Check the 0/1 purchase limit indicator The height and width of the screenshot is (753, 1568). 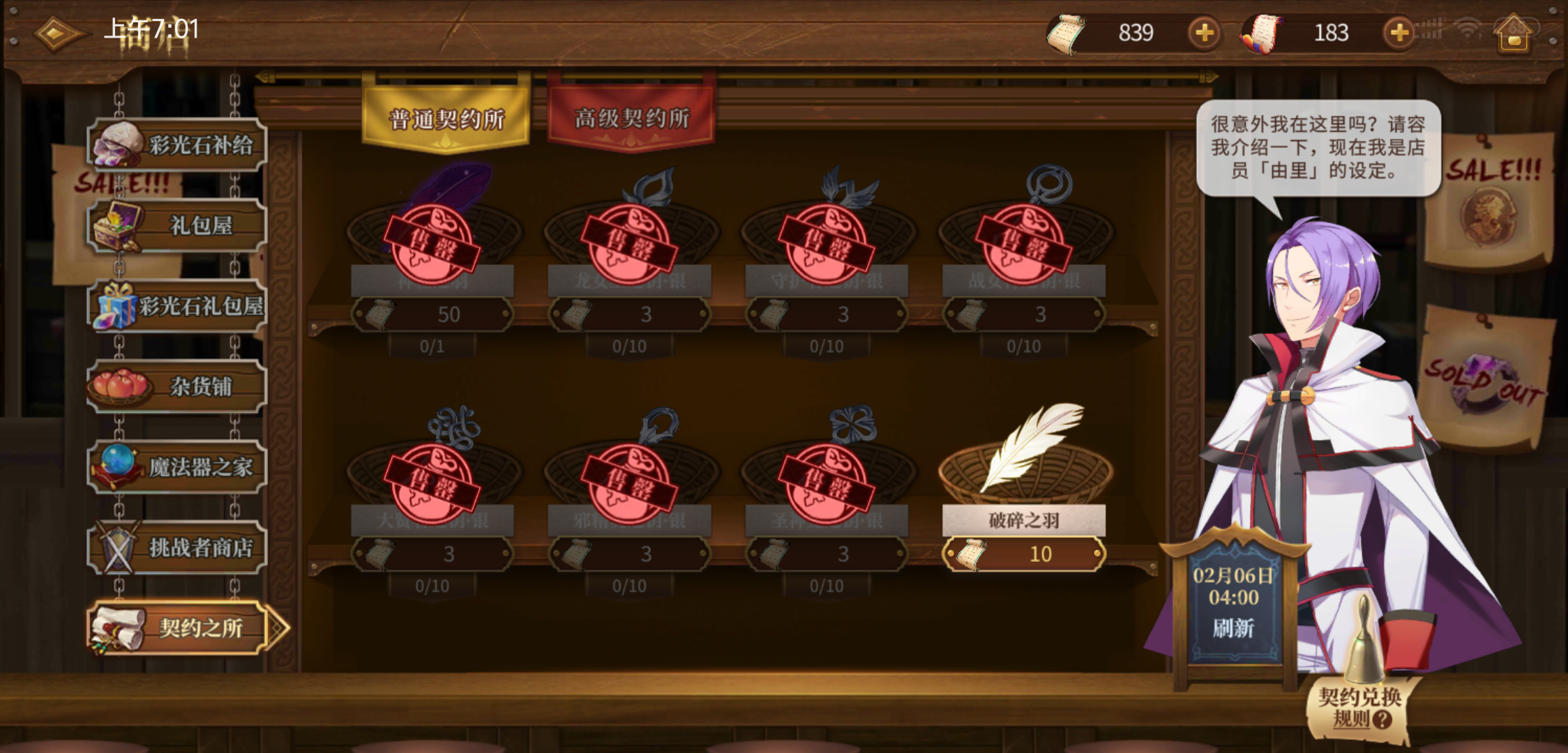tap(432, 345)
